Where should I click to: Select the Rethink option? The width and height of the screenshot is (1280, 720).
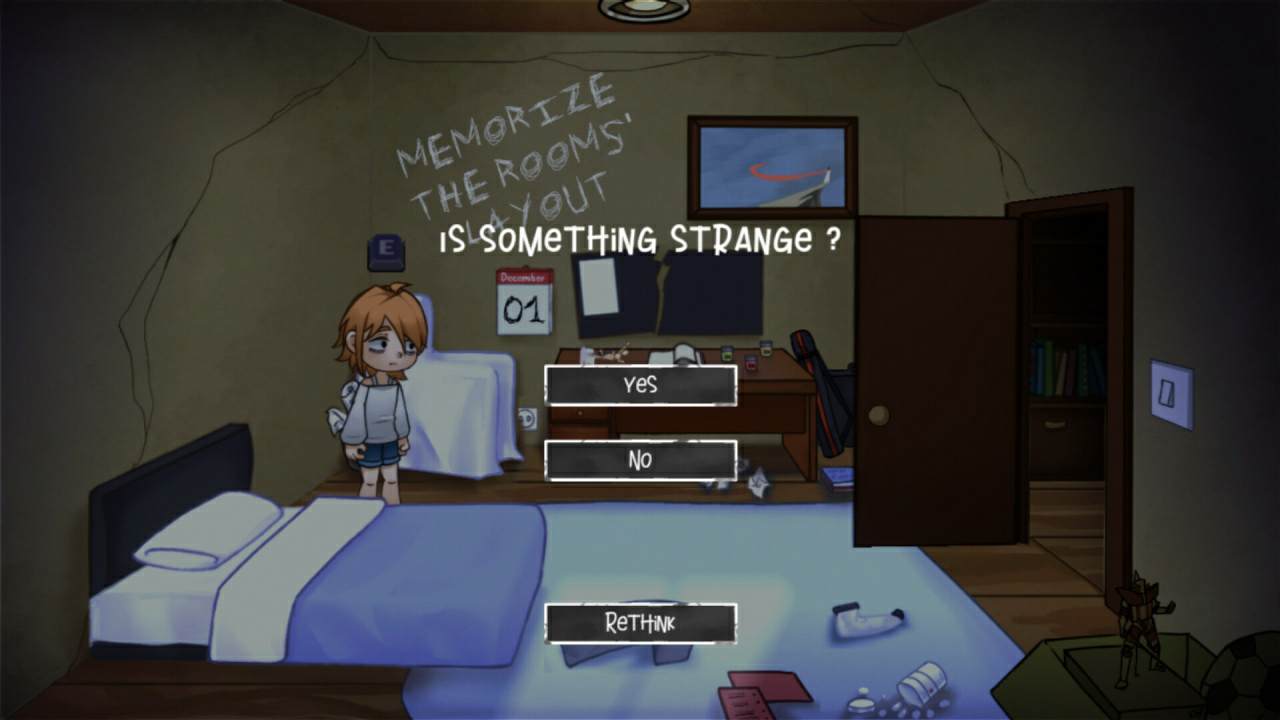pyautogui.click(x=640, y=624)
